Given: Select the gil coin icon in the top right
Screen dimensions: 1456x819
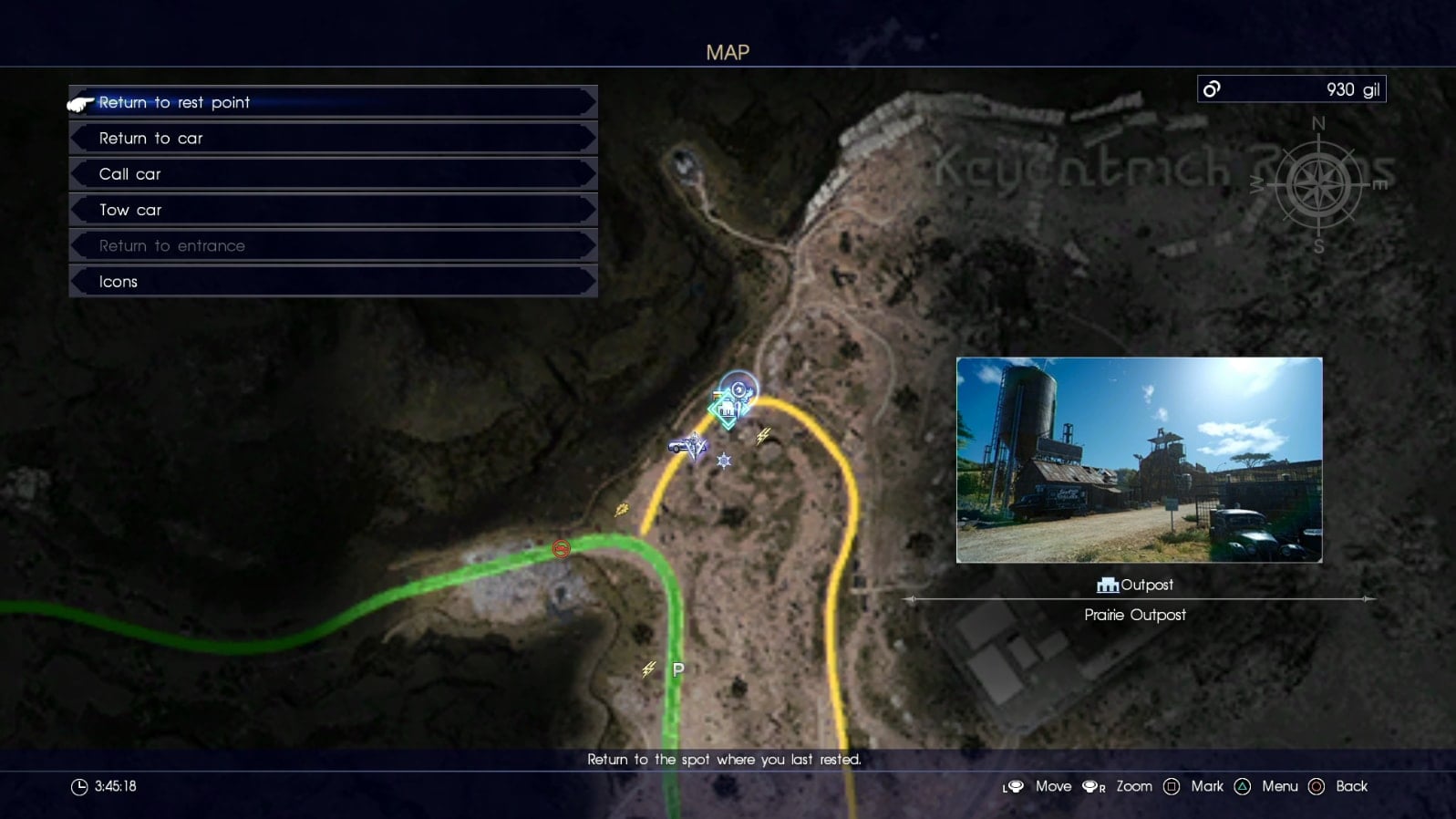Looking at the screenshot, I should 1211,88.
